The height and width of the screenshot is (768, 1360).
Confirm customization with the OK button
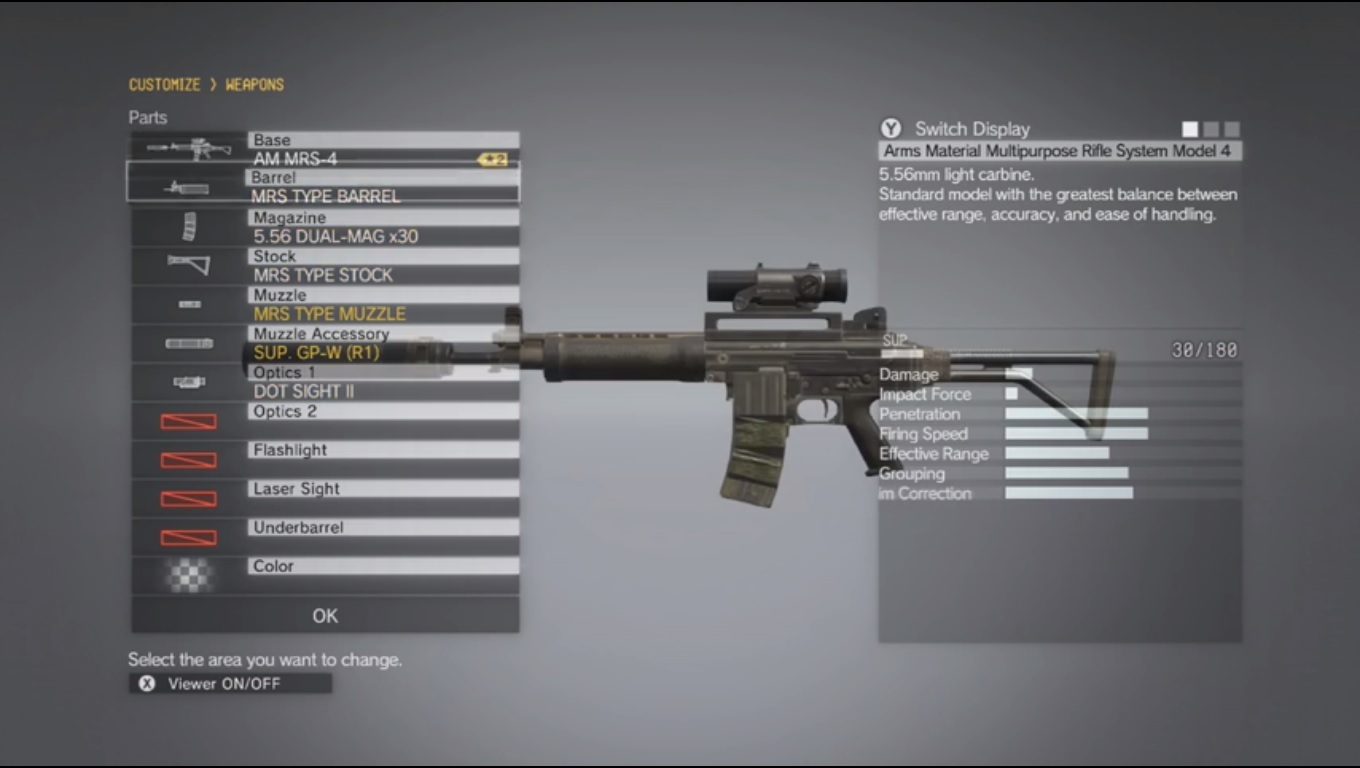coord(325,616)
